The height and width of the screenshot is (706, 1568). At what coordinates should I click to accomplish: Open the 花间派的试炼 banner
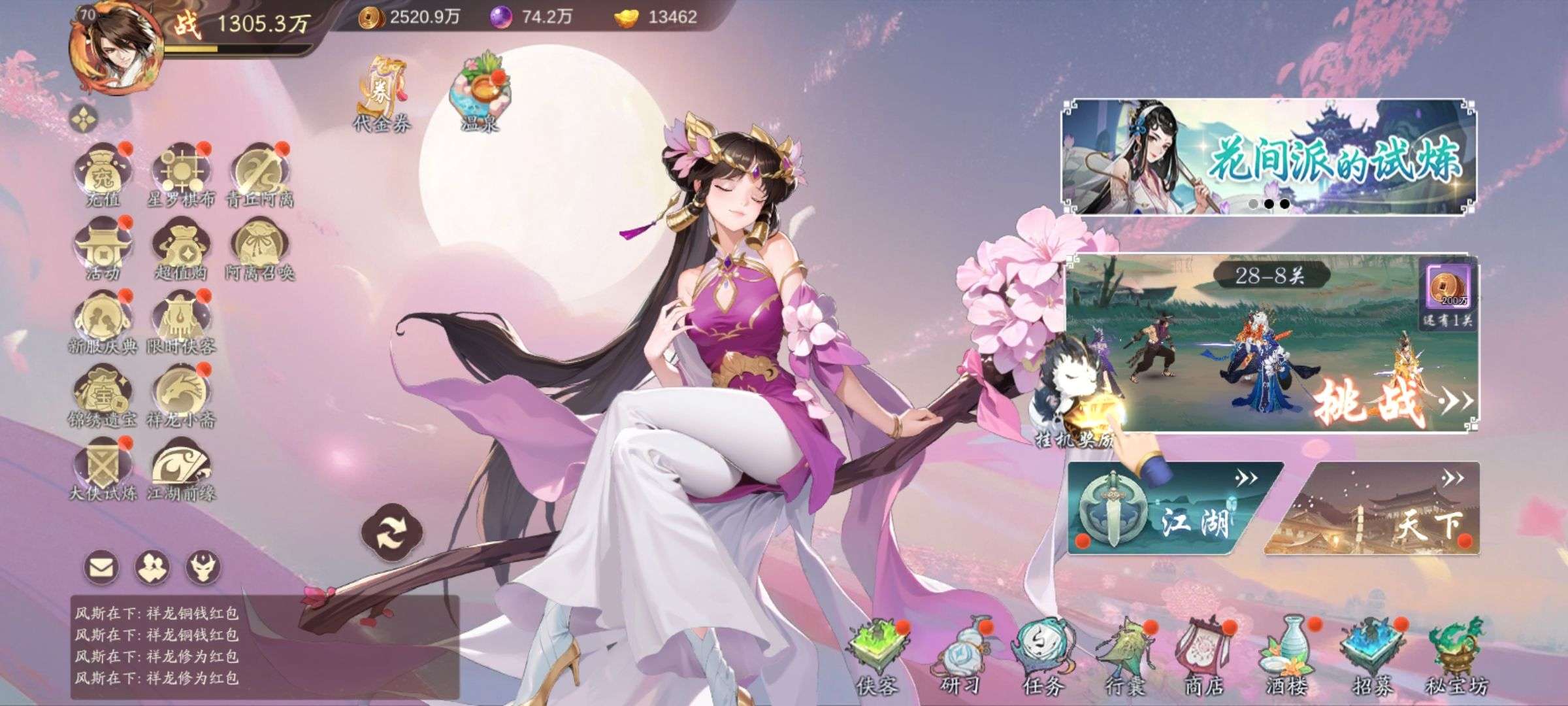click(x=1269, y=157)
